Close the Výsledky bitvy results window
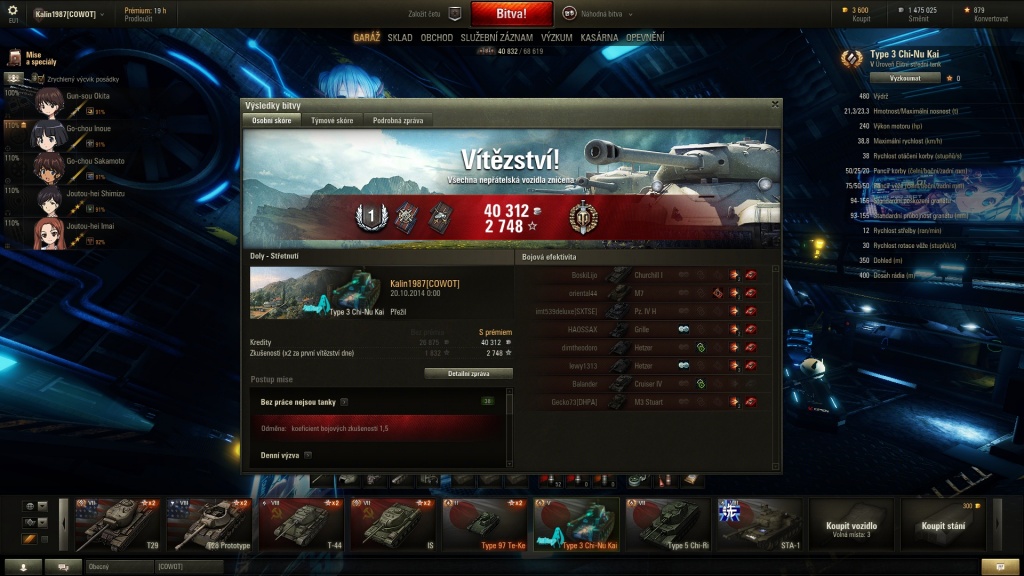This screenshot has height=576, width=1024. point(775,103)
